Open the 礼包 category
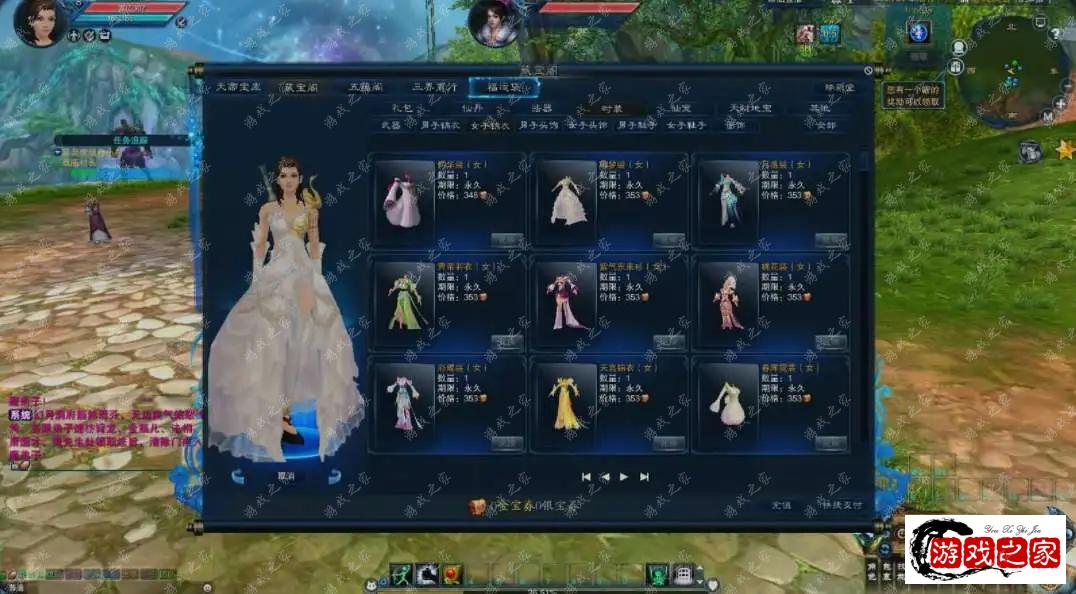 point(402,107)
